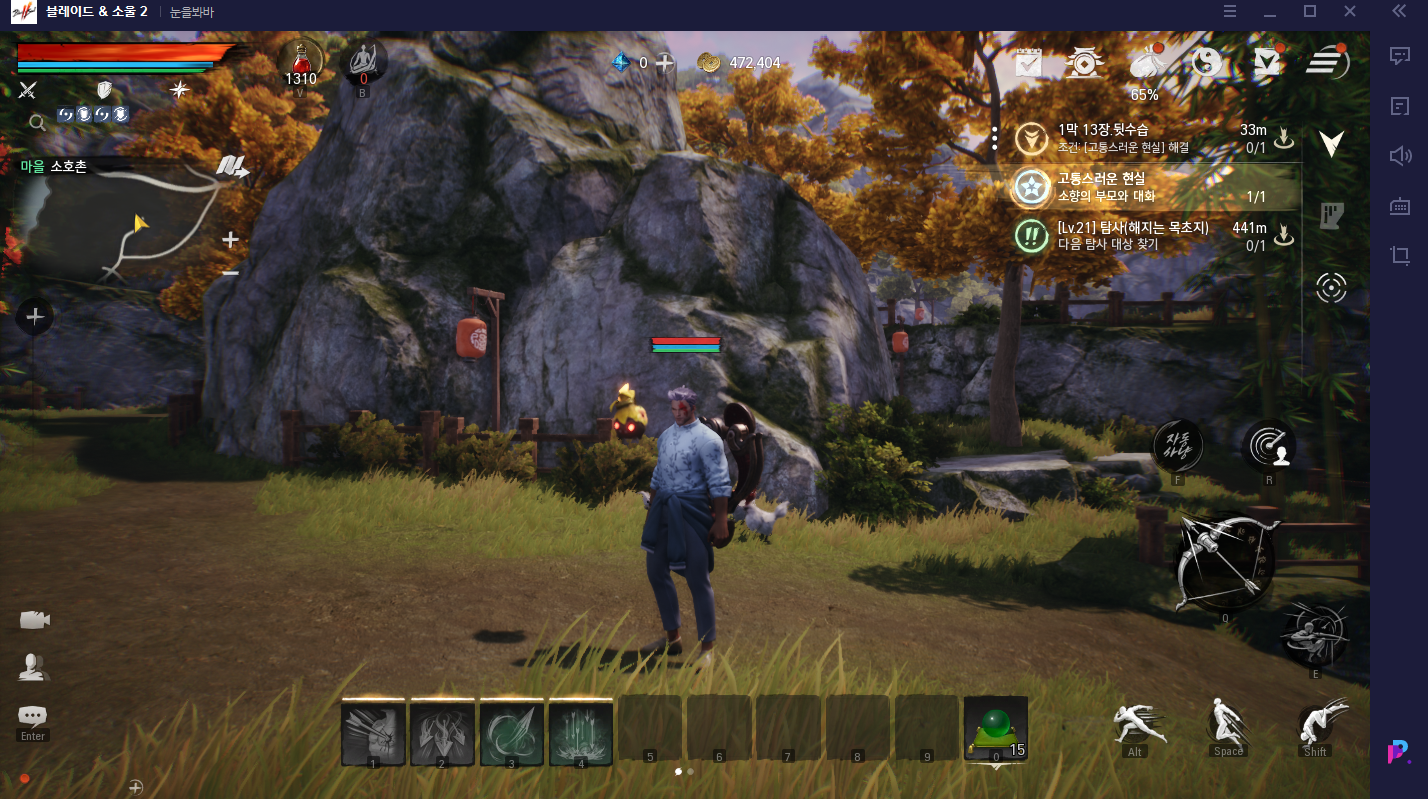
Task: Use the red health potion slot
Action: (300, 62)
